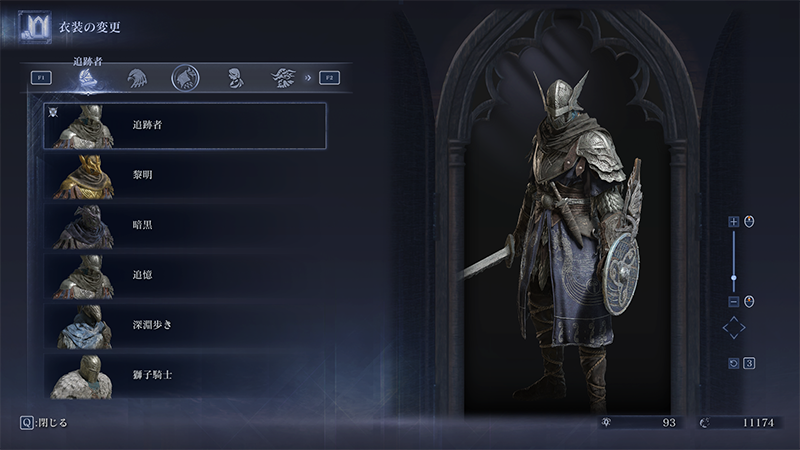Select the 追跡者 costume row
This screenshot has height=450, width=800.
[185, 125]
